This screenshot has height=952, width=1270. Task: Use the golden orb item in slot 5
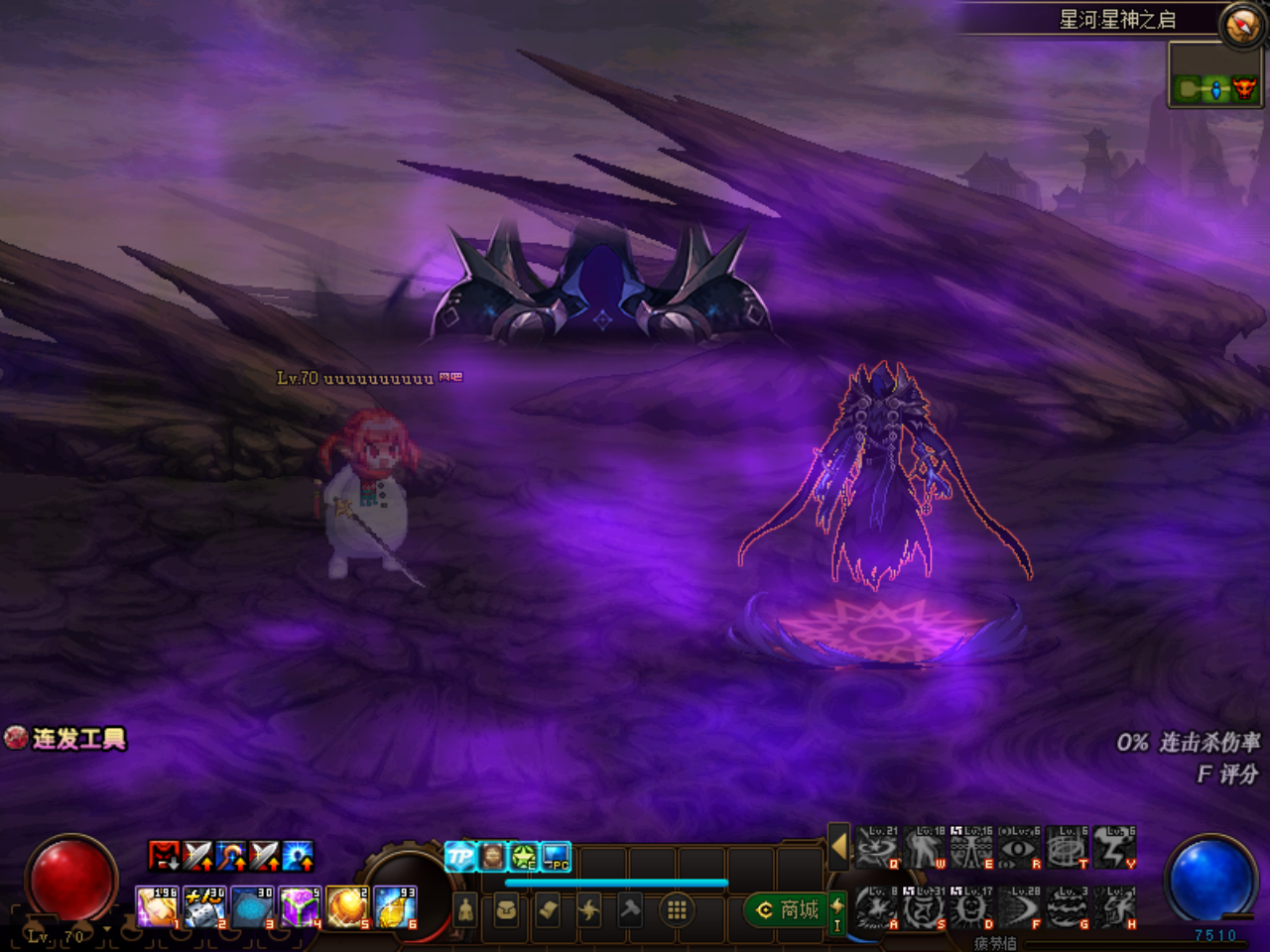point(347,908)
